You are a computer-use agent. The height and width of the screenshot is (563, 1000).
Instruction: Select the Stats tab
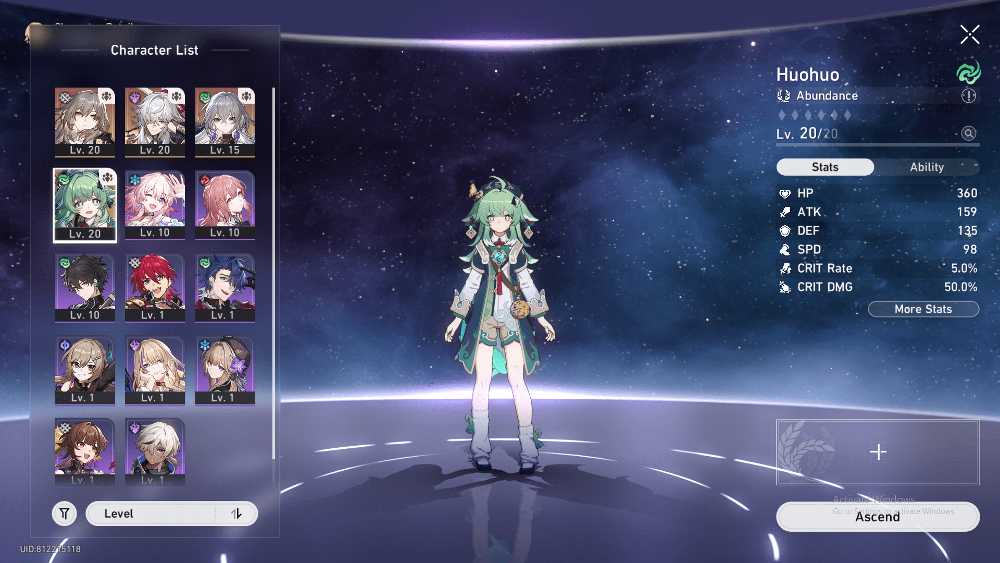(x=826, y=167)
